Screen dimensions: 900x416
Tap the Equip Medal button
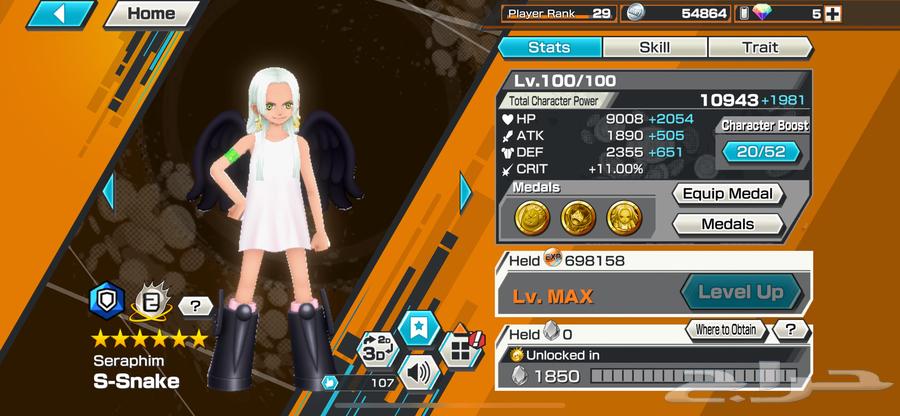pyautogui.click(x=726, y=194)
